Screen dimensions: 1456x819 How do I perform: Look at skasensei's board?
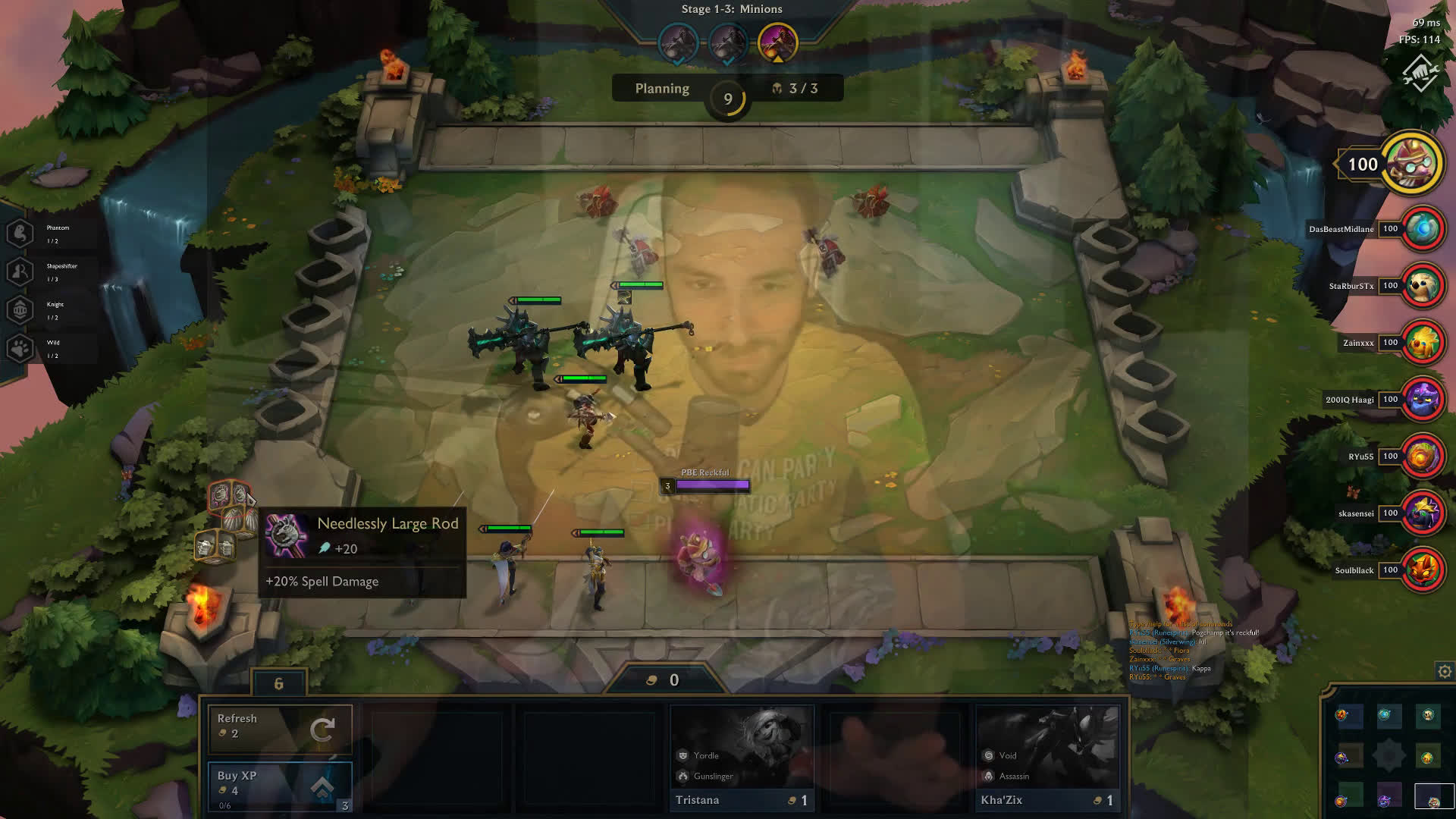click(x=1422, y=513)
